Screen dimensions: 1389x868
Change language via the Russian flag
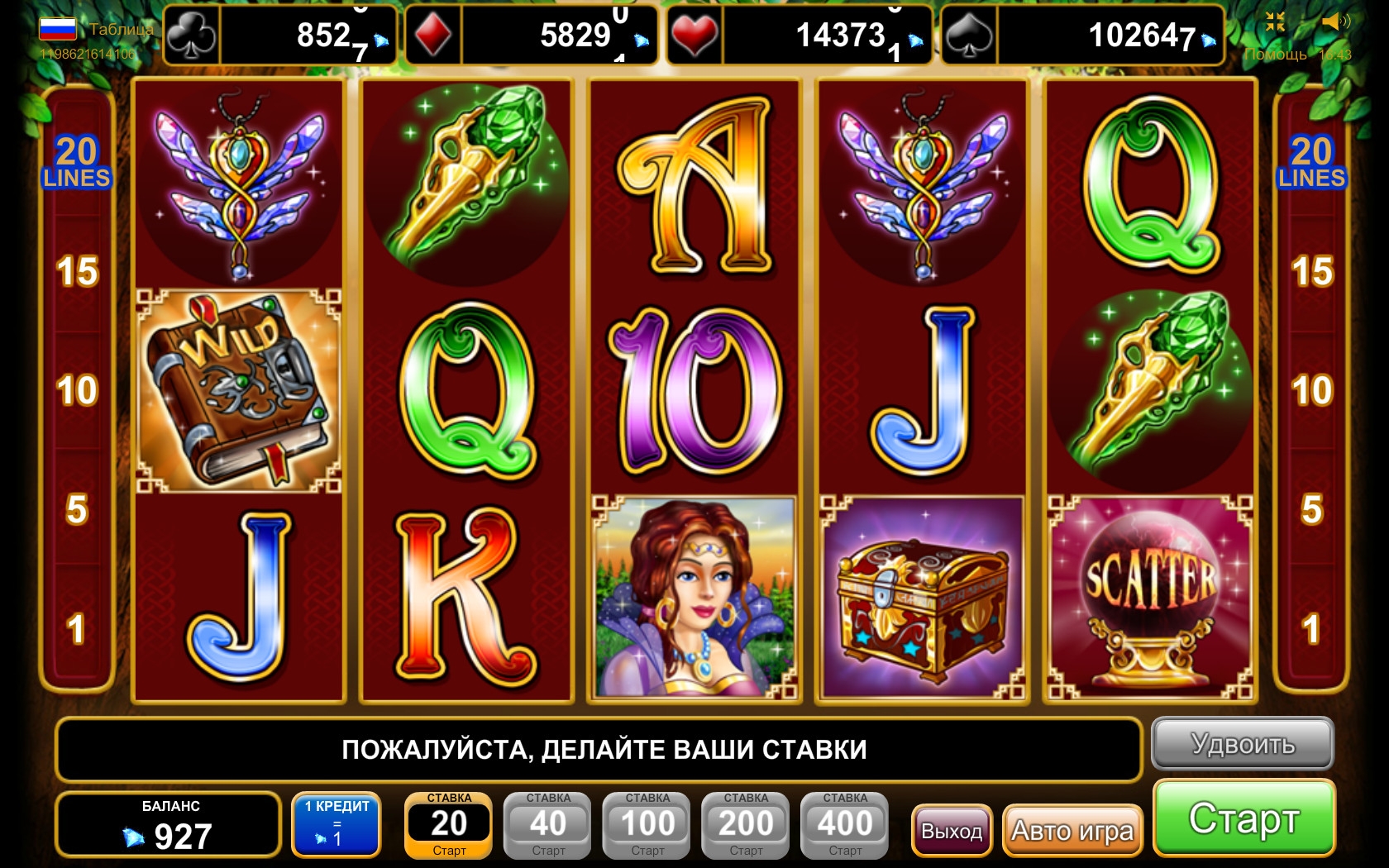tap(58, 29)
